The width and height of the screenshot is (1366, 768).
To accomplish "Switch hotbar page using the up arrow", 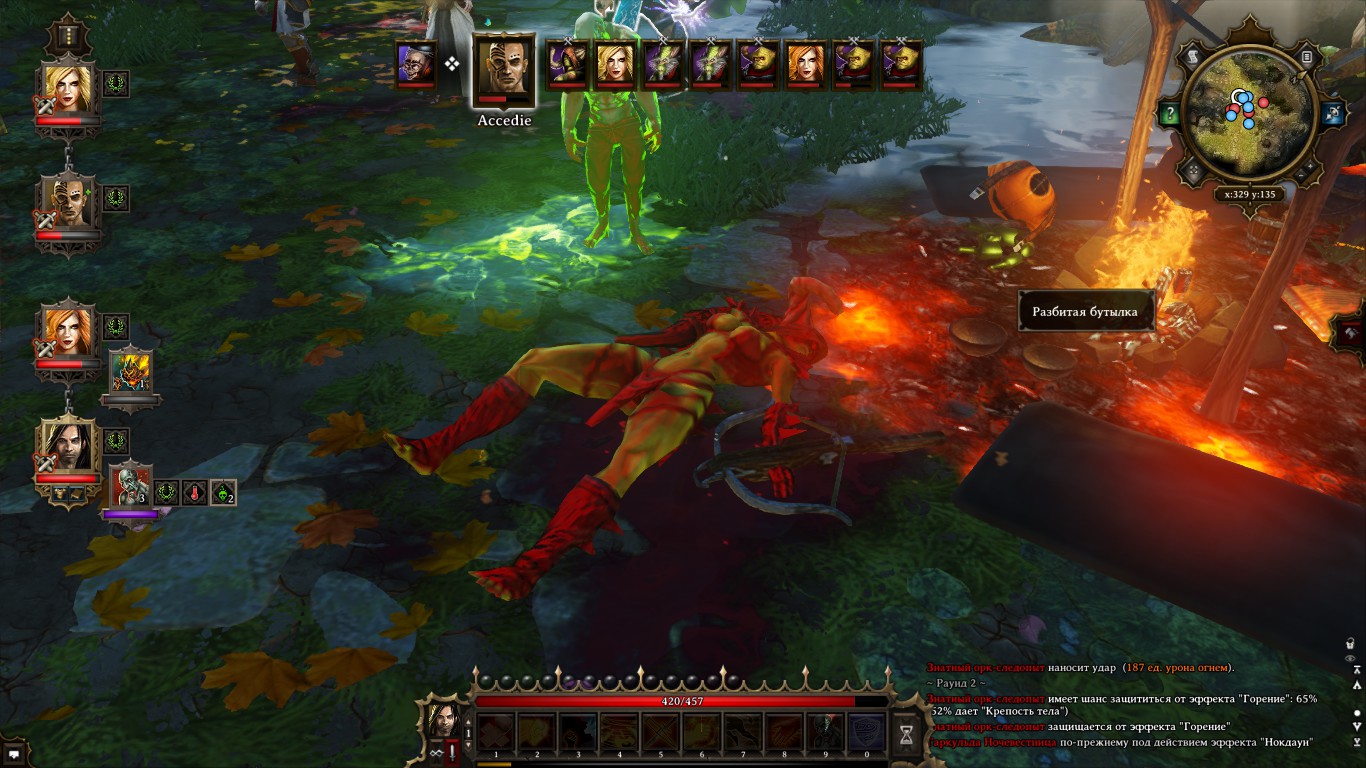I will 468,721.
